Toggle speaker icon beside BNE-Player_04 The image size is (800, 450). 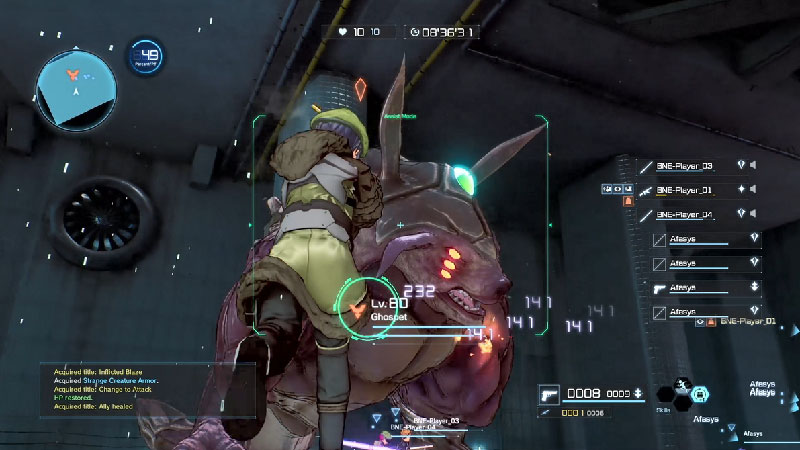point(754,215)
